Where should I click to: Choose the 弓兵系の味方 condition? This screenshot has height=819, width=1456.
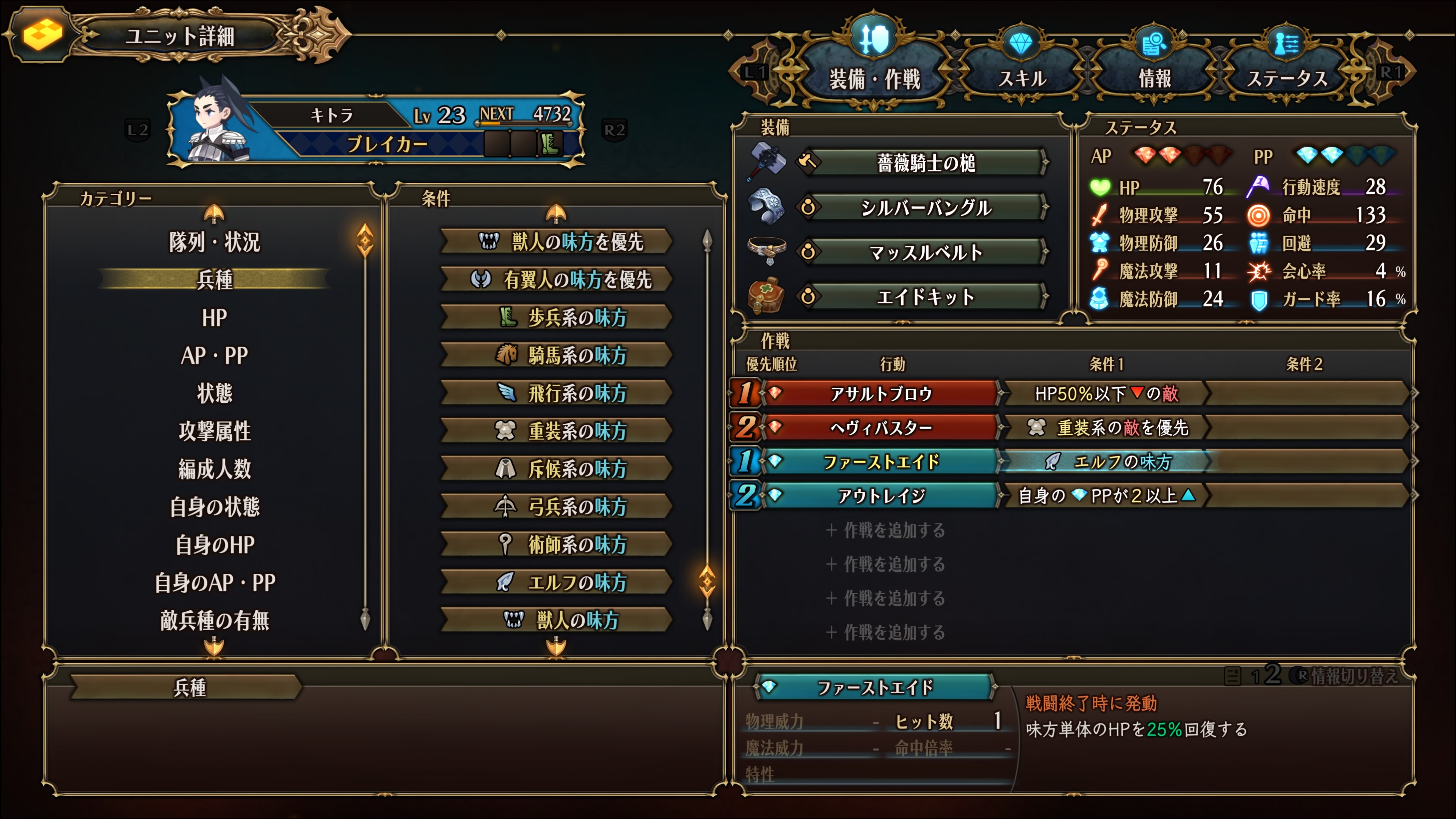557,507
